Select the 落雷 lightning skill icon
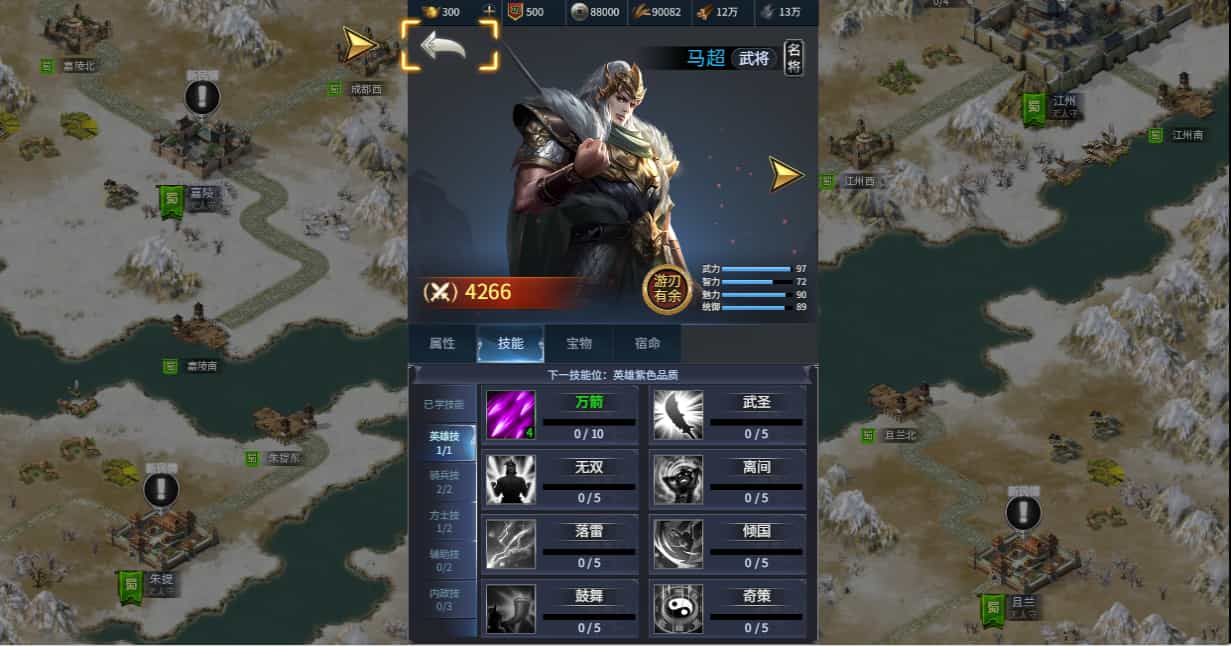 click(x=511, y=544)
